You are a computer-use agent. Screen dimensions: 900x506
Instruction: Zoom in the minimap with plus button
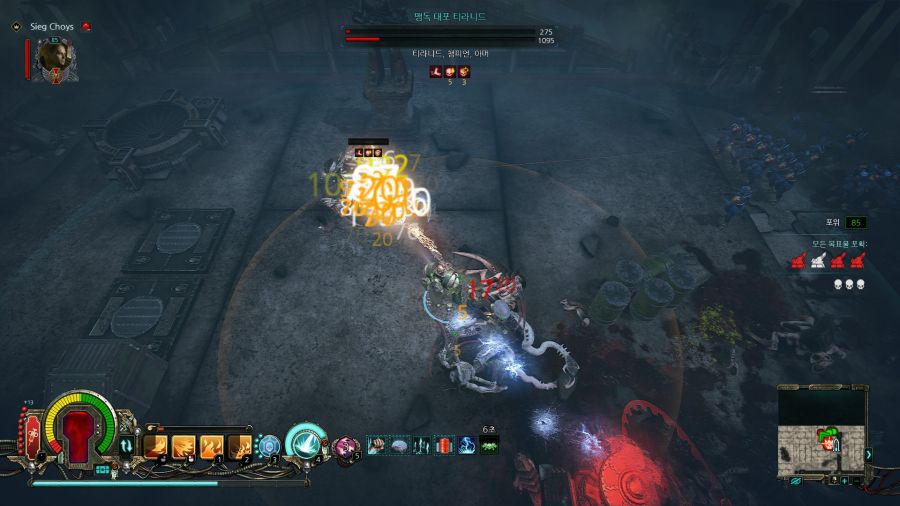(x=844, y=481)
